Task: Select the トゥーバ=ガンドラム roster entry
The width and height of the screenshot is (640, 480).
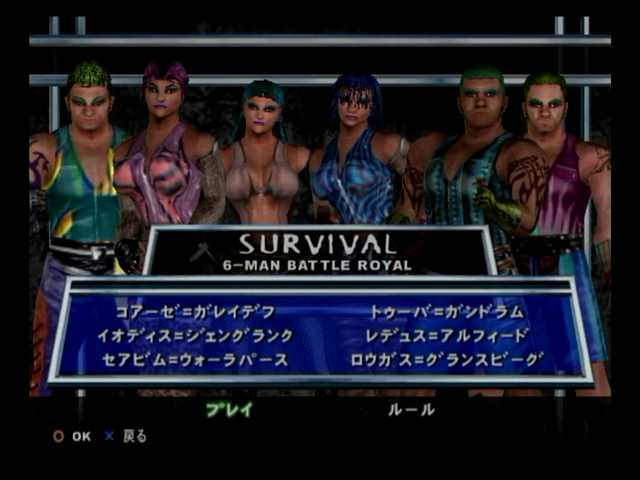Action: (446, 312)
